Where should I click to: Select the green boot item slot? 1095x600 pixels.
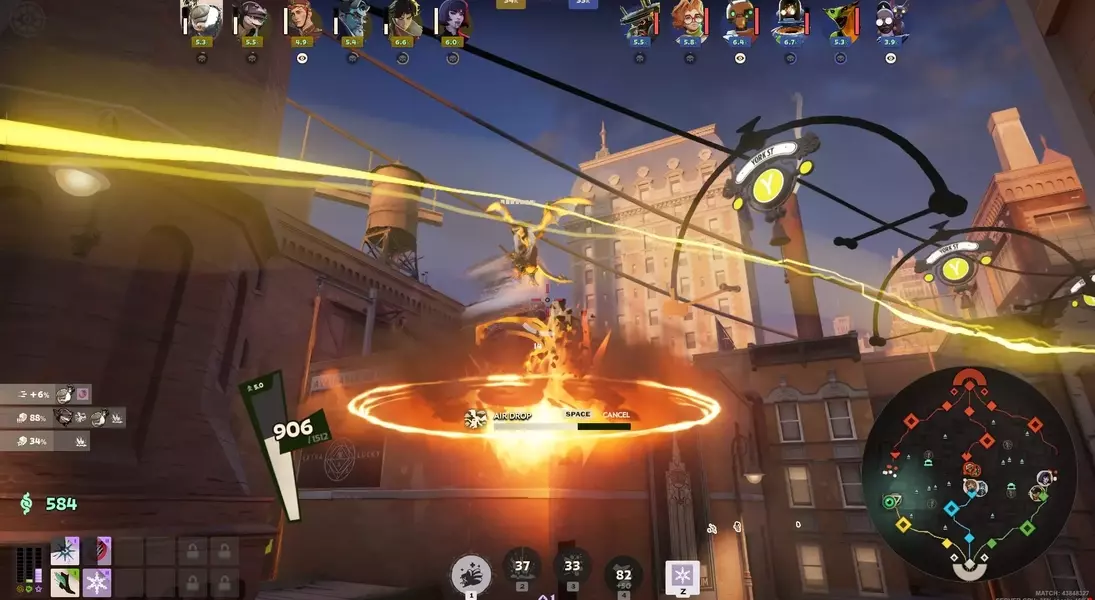pyautogui.click(x=65, y=581)
